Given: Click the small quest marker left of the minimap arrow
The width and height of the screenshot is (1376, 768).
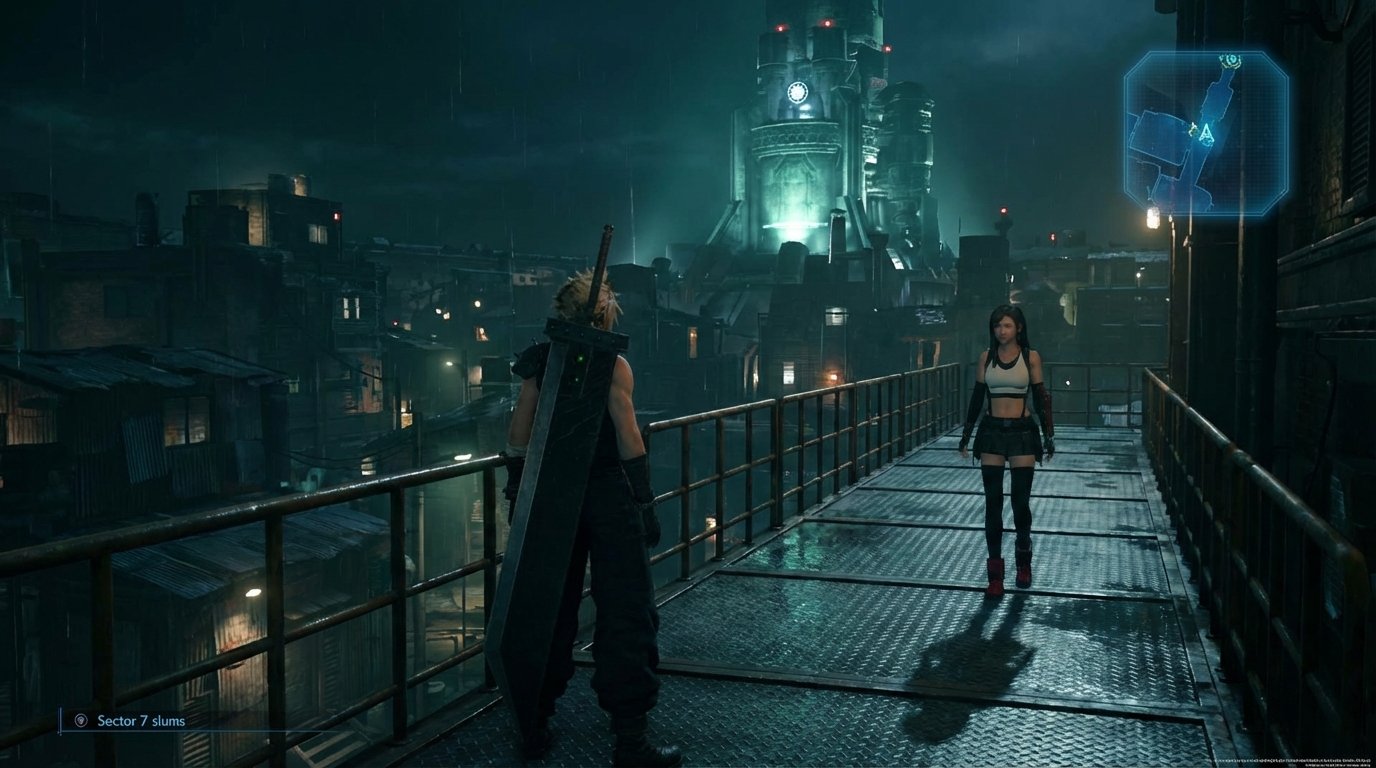Looking at the screenshot, I should 1193,129.
